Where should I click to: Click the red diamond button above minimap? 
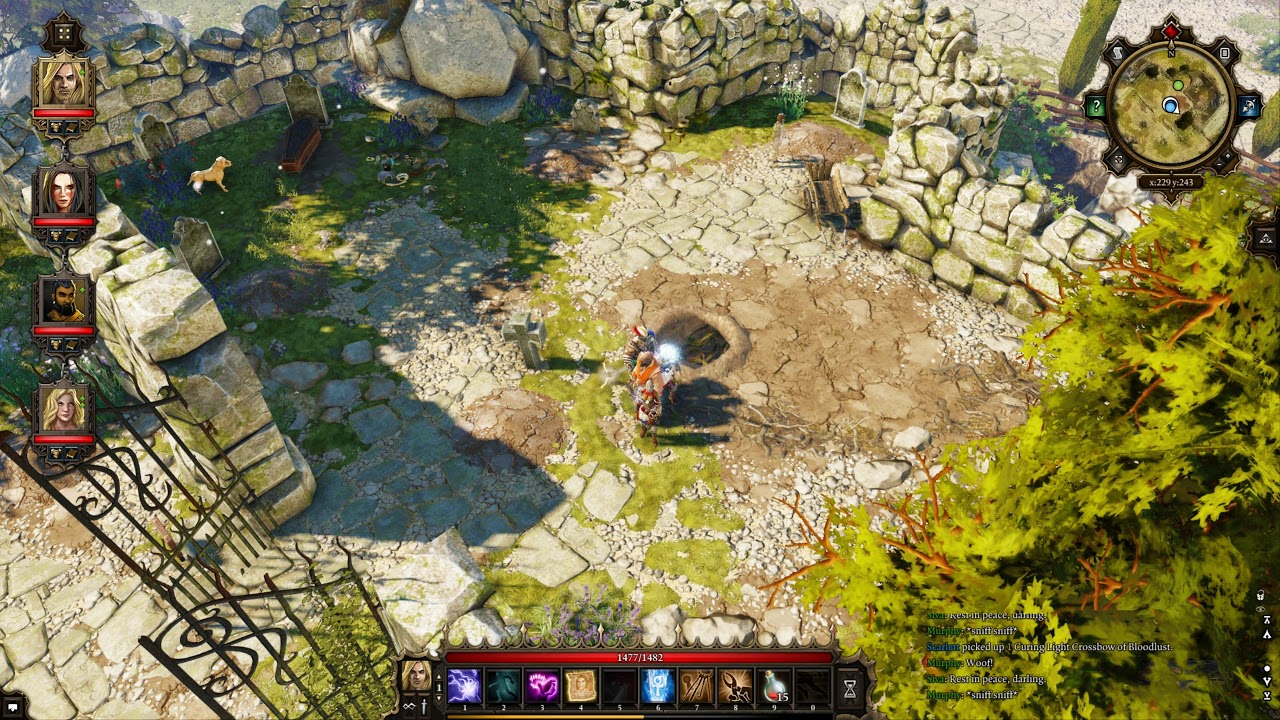1171,33
